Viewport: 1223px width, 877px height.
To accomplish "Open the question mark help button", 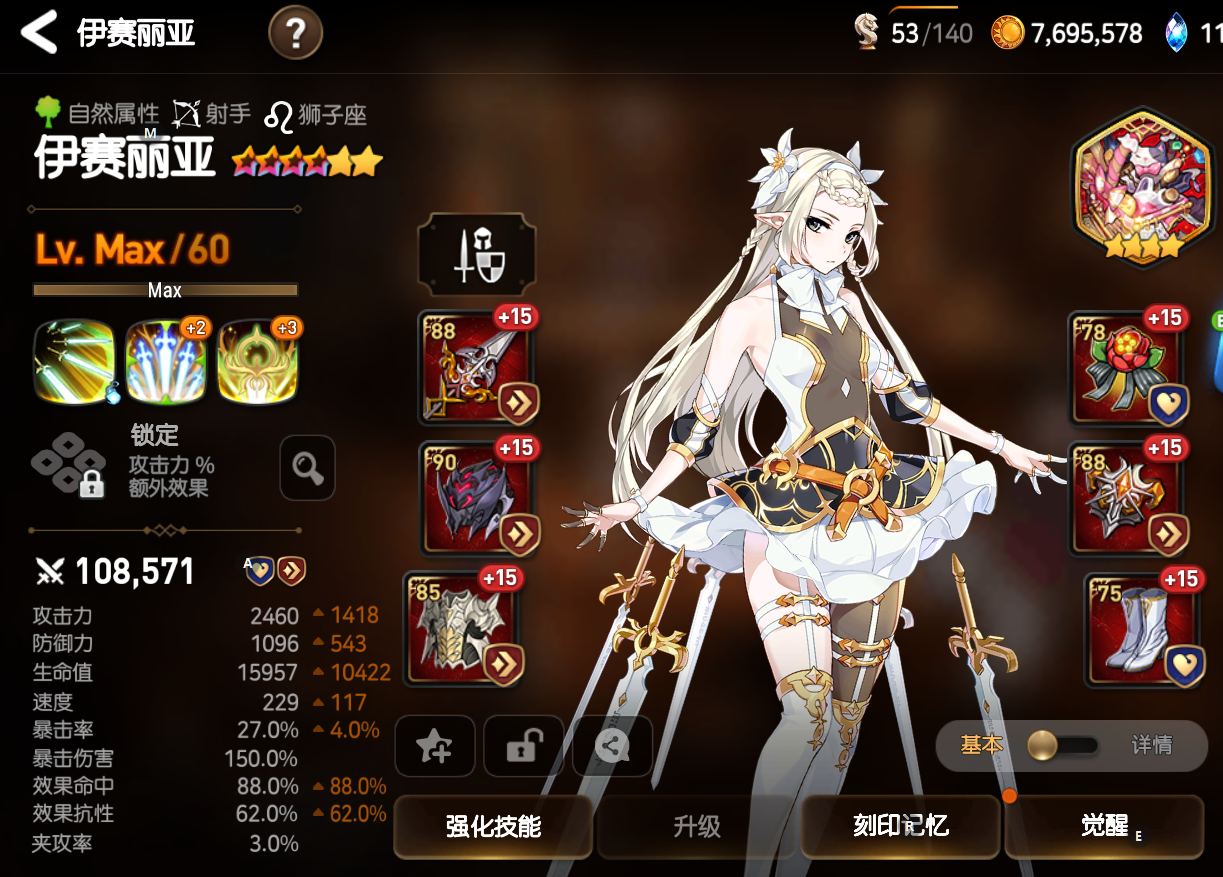I will [295, 34].
